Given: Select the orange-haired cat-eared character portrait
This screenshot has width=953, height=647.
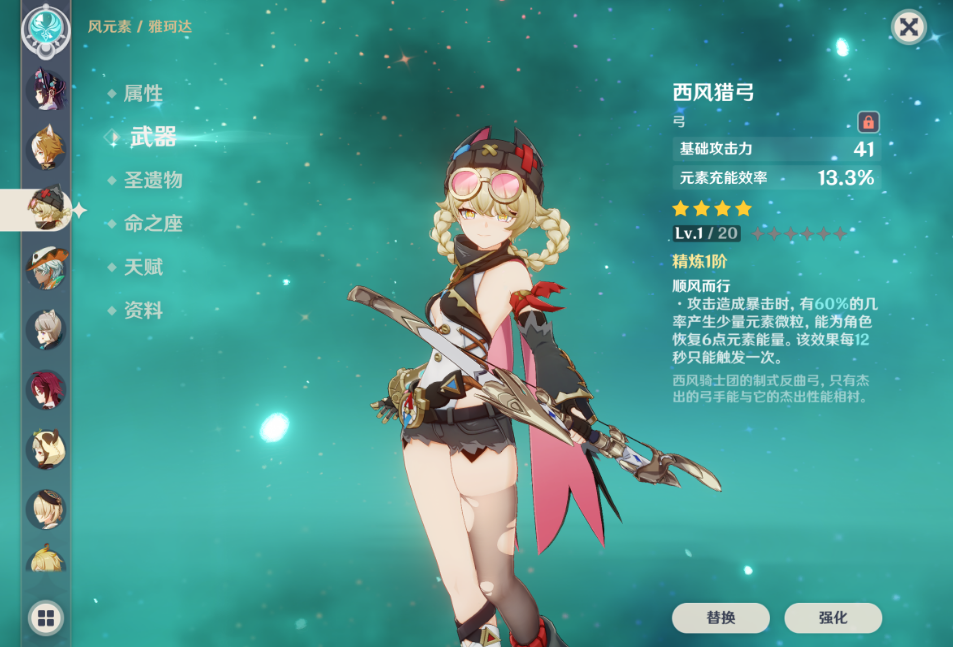Looking at the screenshot, I should [45, 148].
